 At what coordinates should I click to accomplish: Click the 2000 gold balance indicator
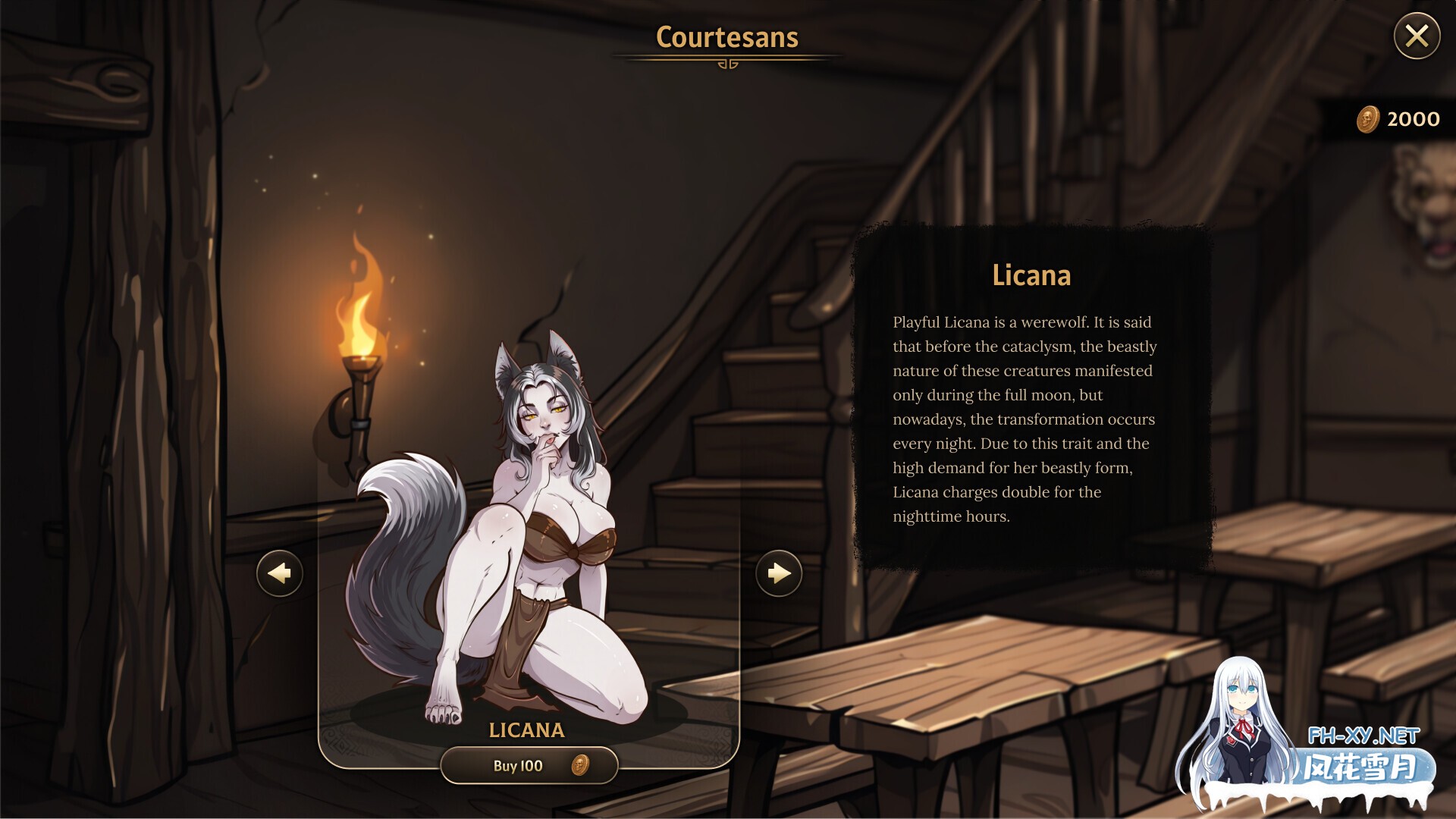pos(1412,118)
